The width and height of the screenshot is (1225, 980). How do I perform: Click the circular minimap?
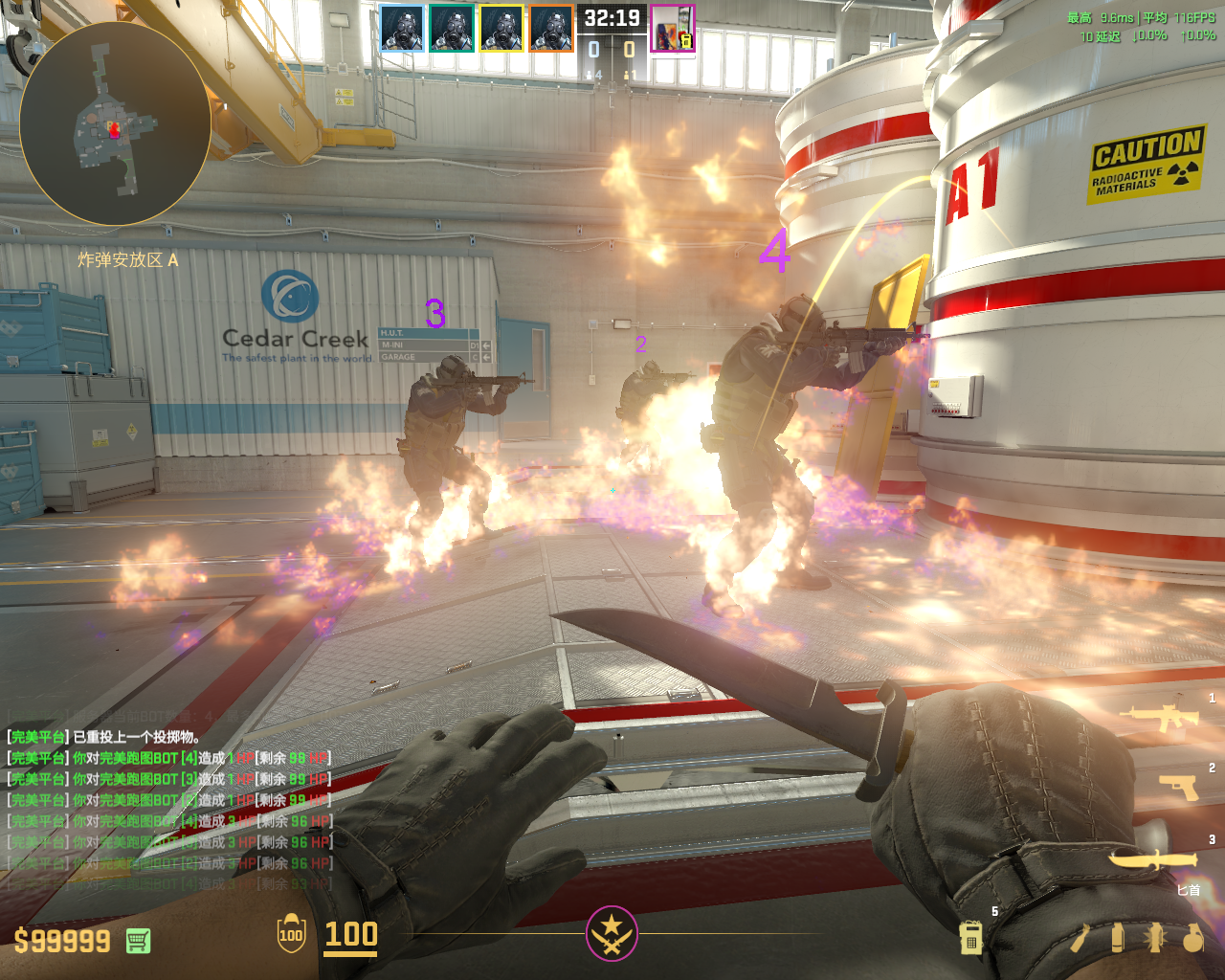pyautogui.click(x=115, y=124)
